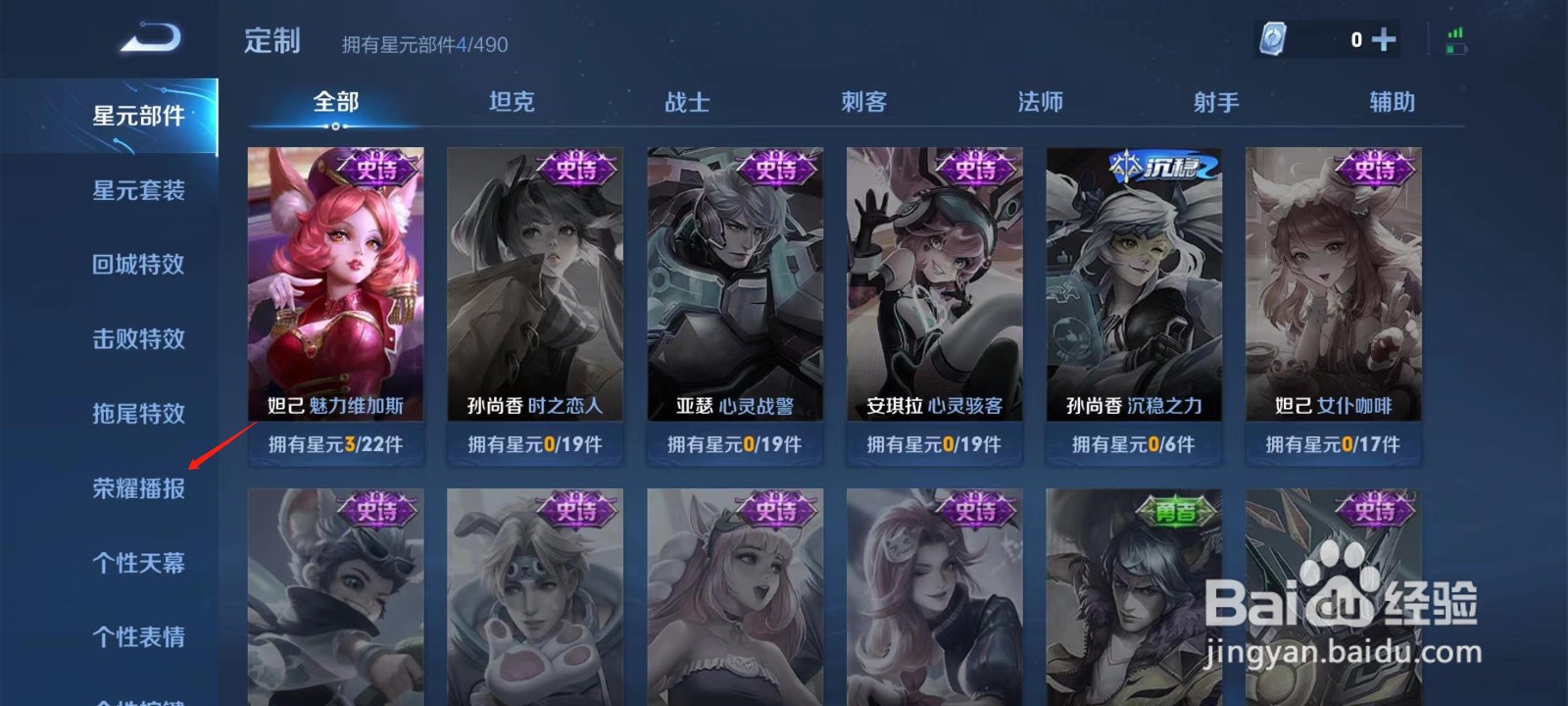Select the 射手 category
1568x706 pixels.
point(1215,102)
